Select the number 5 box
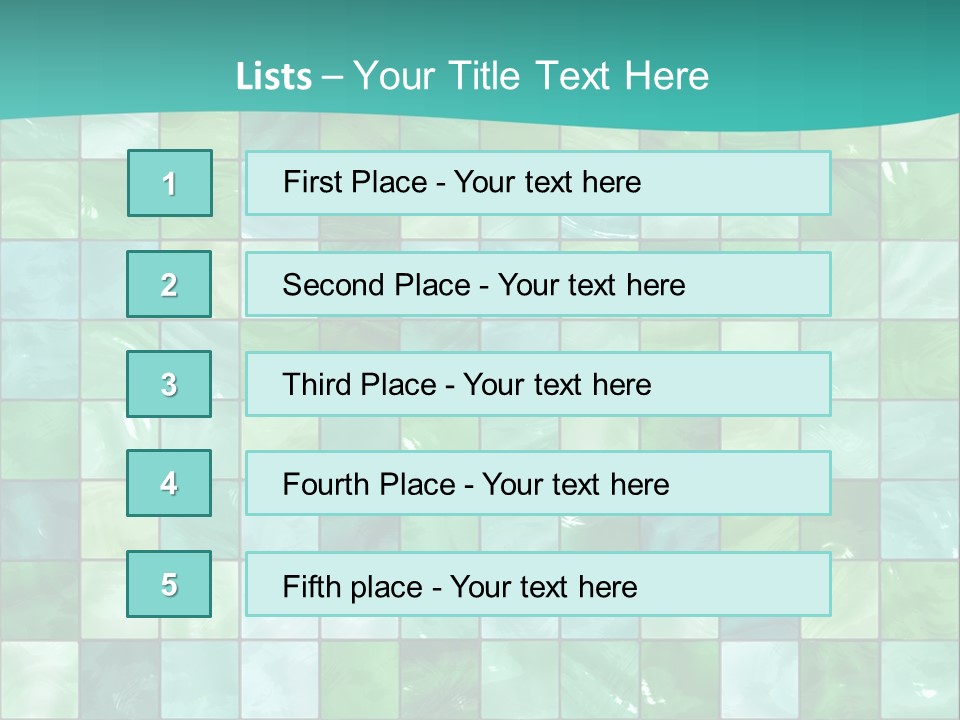 coord(169,584)
